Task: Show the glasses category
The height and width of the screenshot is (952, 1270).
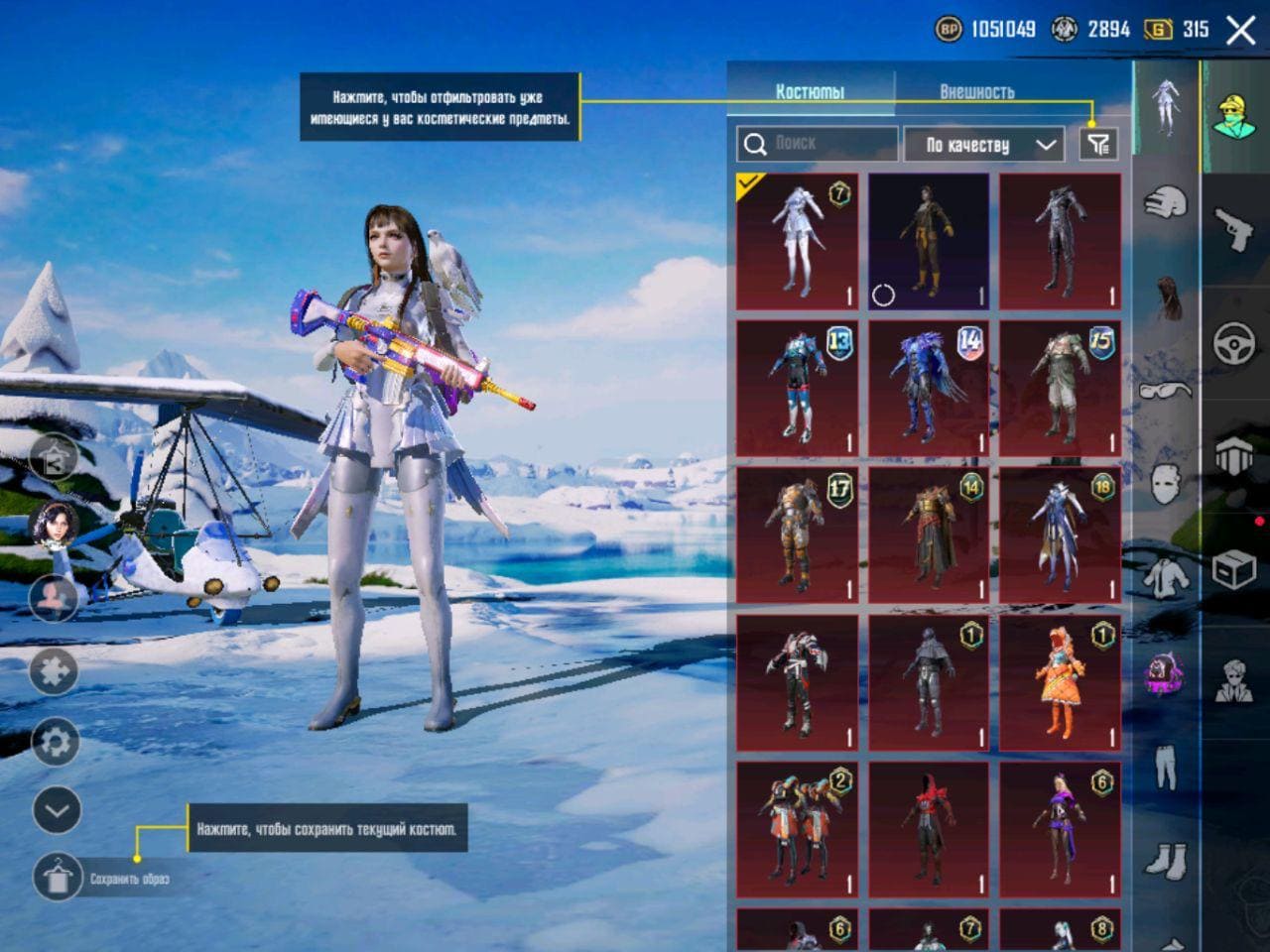Action: pyautogui.click(x=1165, y=390)
